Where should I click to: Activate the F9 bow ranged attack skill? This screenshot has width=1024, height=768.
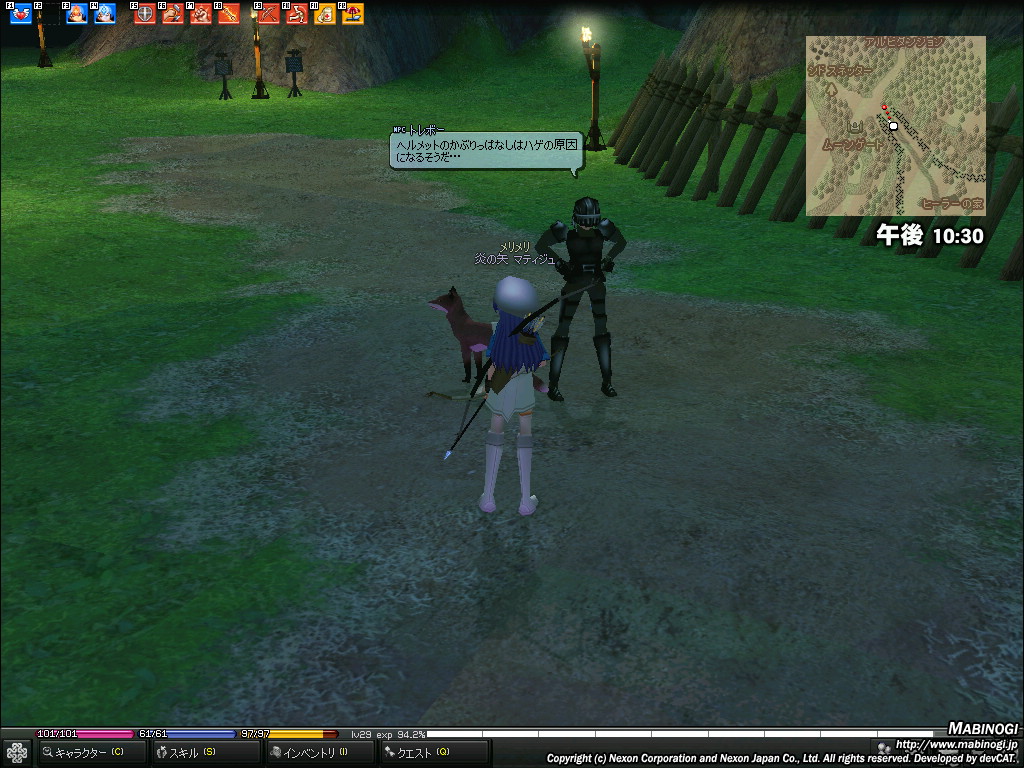click(x=268, y=14)
